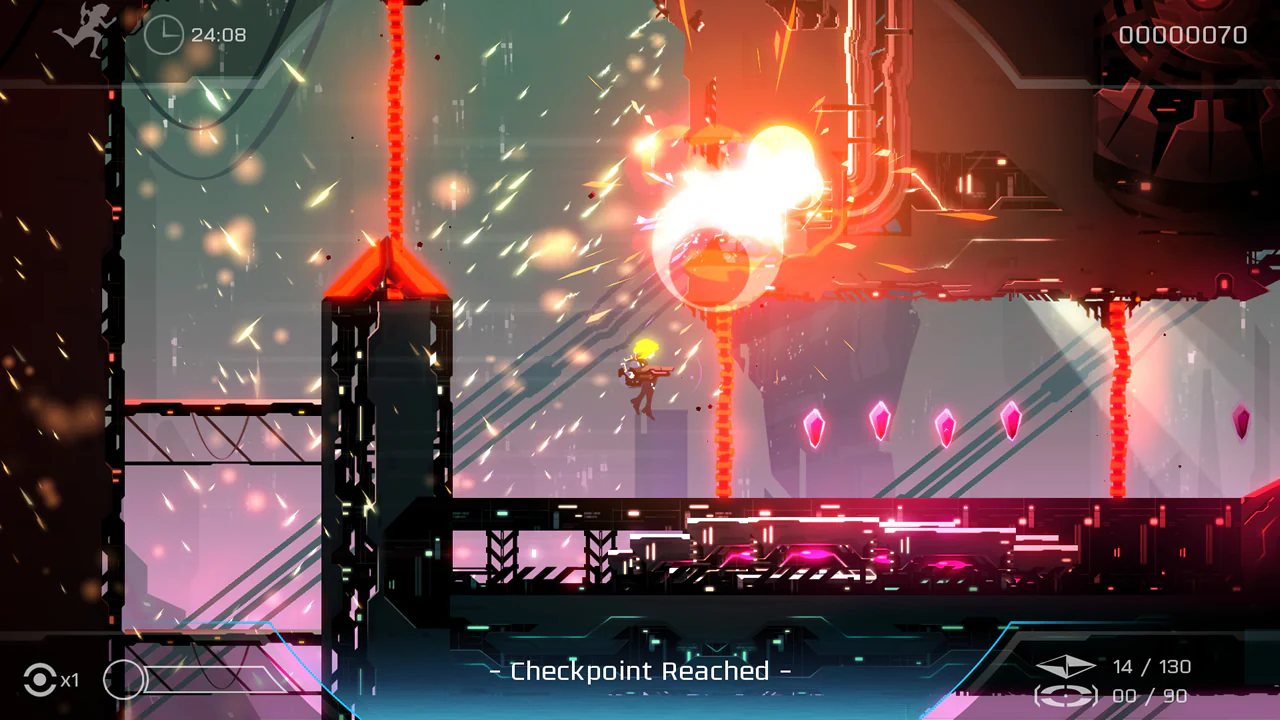Click the leftmost pink gem above the platform
The image size is (1280, 720).
coord(814,427)
